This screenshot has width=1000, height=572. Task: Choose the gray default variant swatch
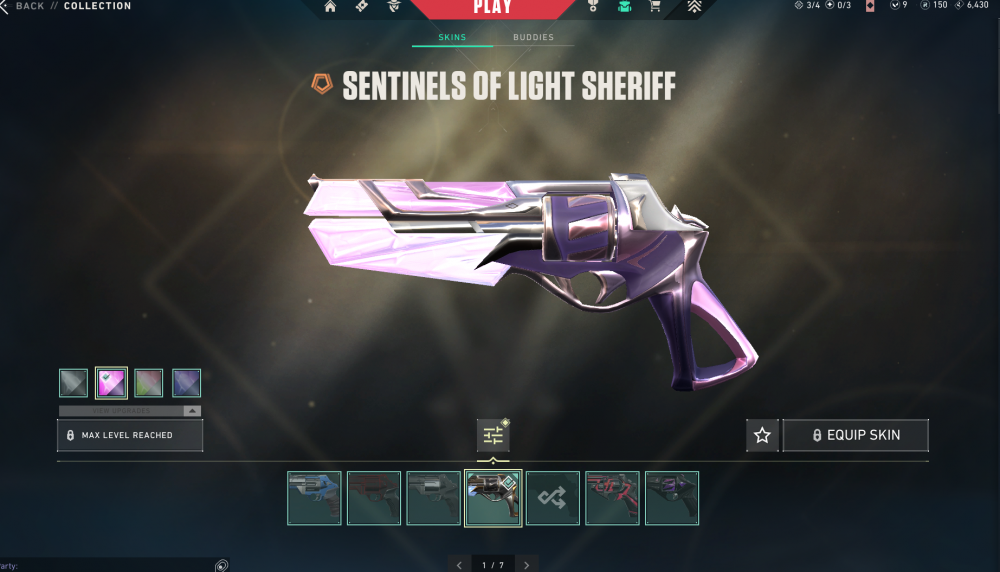point(73,383)
